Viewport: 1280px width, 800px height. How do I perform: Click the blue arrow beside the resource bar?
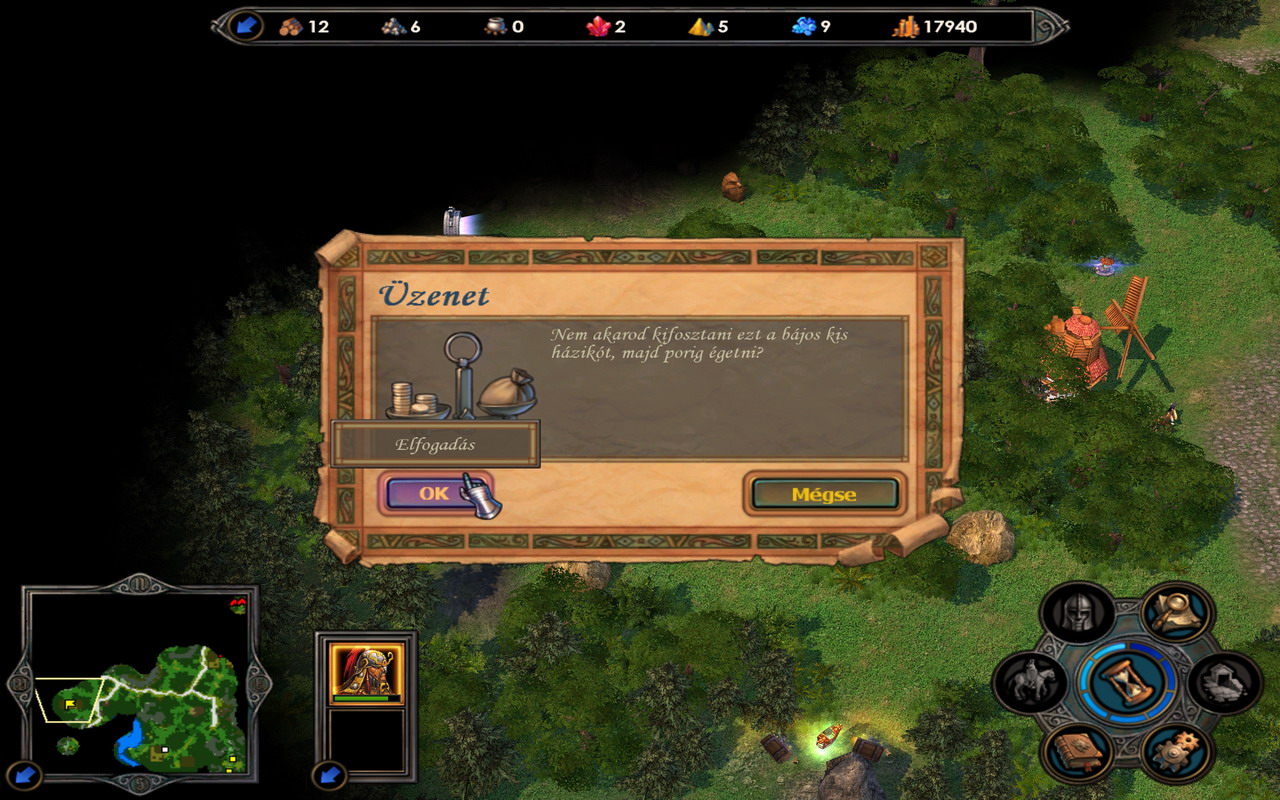(244, 26)
